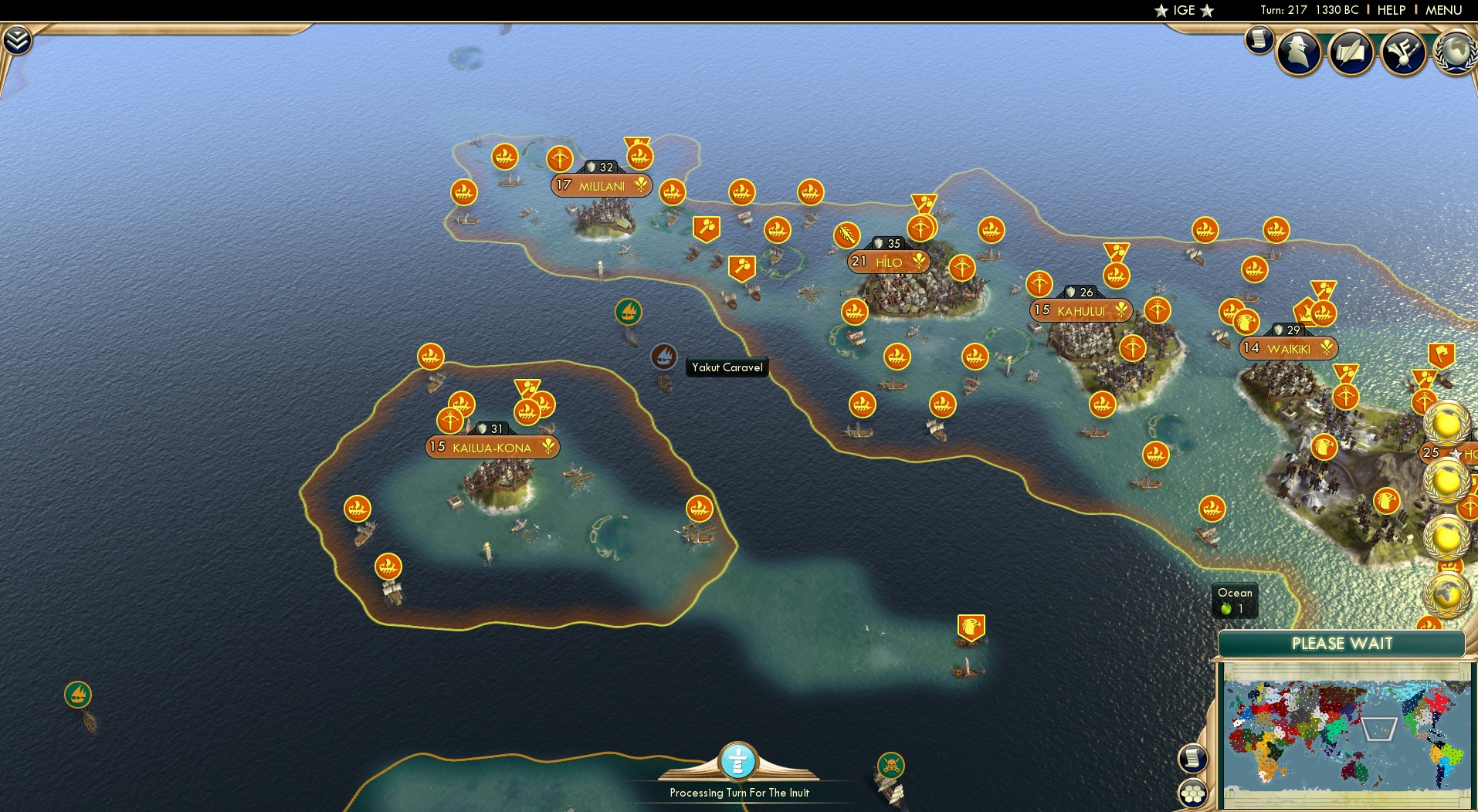
Task: Expand the Kahului city banner
Action: [x=1081, y=310]
